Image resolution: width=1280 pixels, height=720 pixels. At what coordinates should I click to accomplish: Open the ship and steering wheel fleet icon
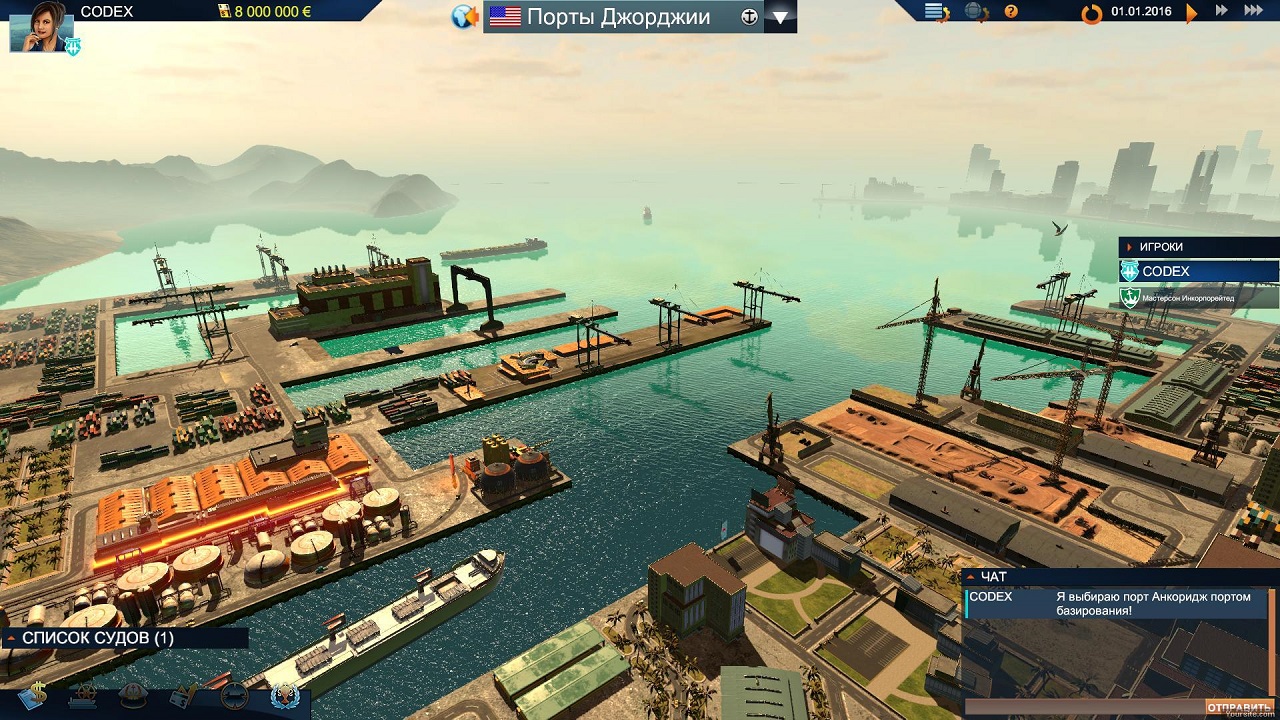click(x=83, y=695)
